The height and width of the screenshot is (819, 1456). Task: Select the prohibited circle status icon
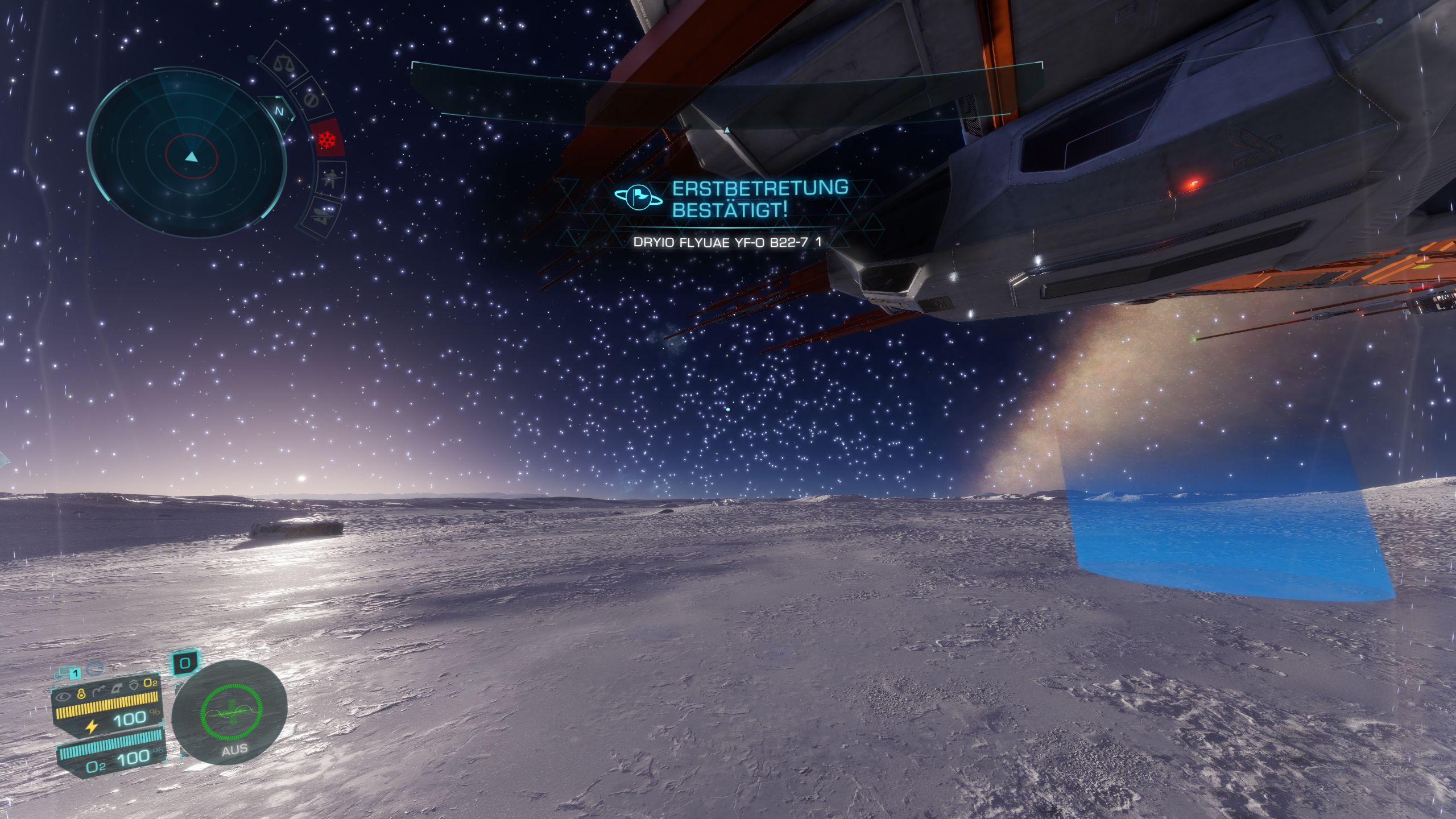click(311, 101)
